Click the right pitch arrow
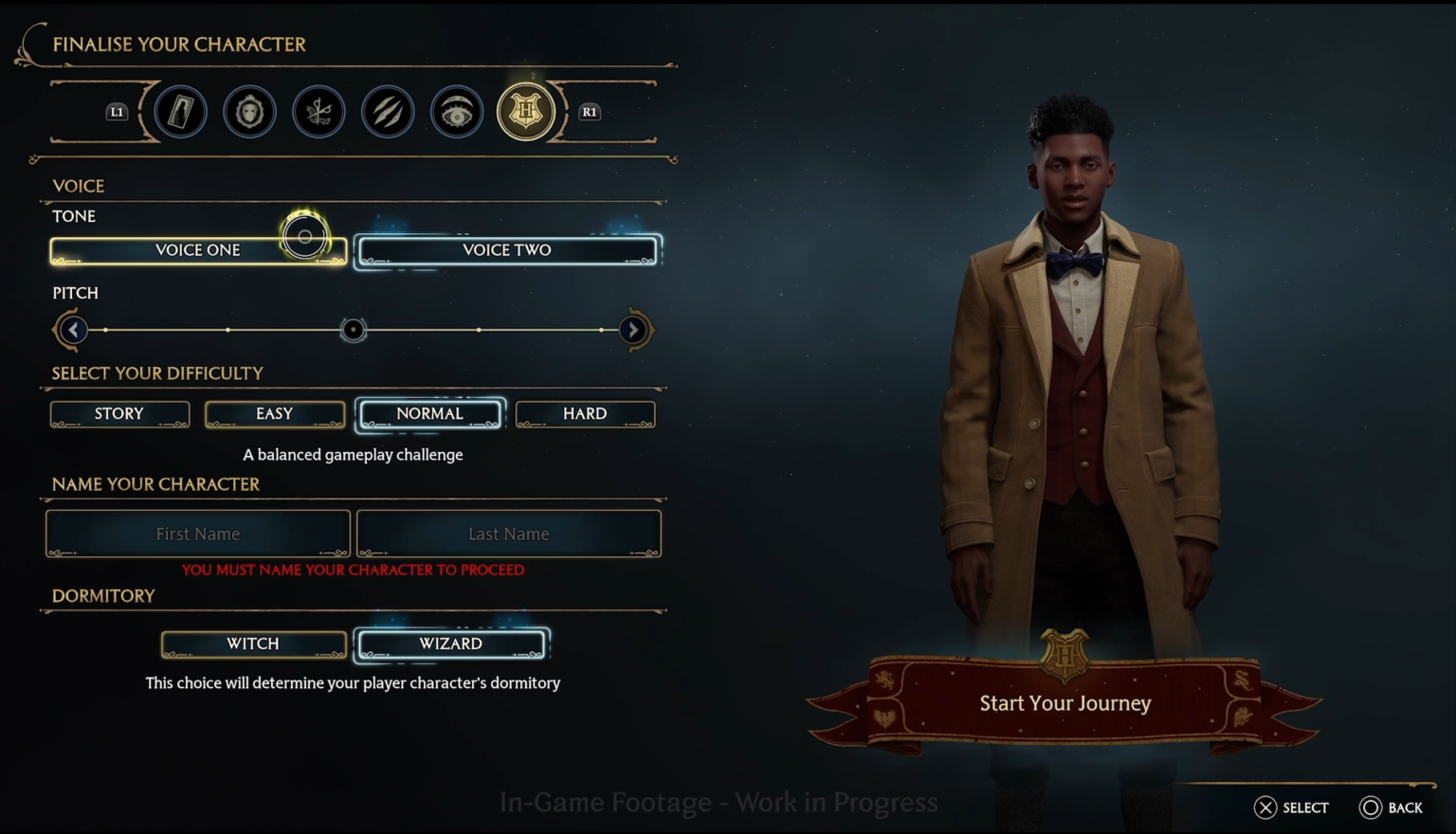 (x=632, y=330)
